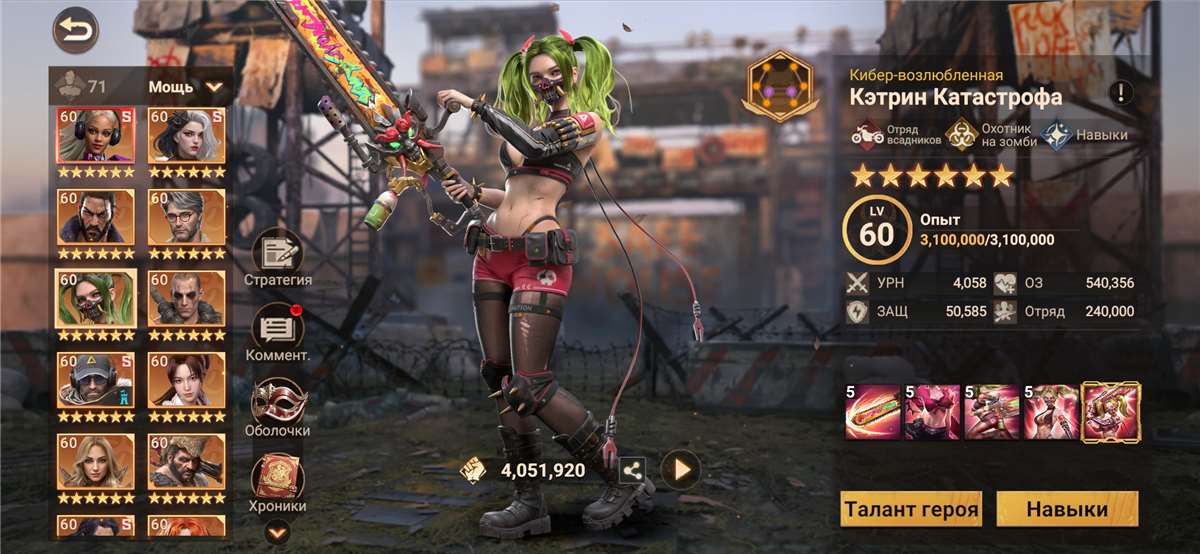Open the Навыки skills button
Image resolution: width=1200 pixels, height=554 pixels.
(x=1067, y=509)
